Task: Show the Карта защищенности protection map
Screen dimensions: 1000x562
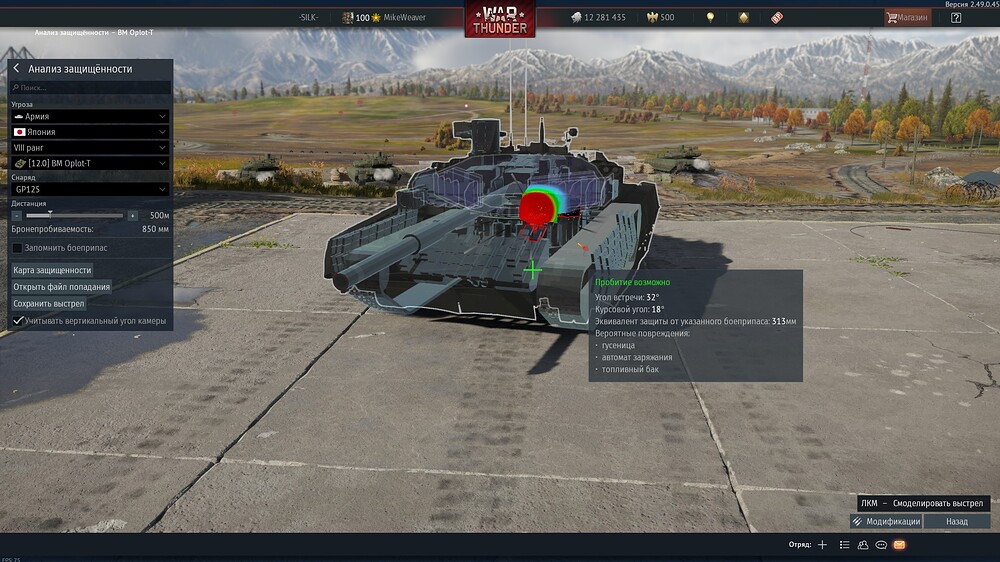Action: point(52,270)
